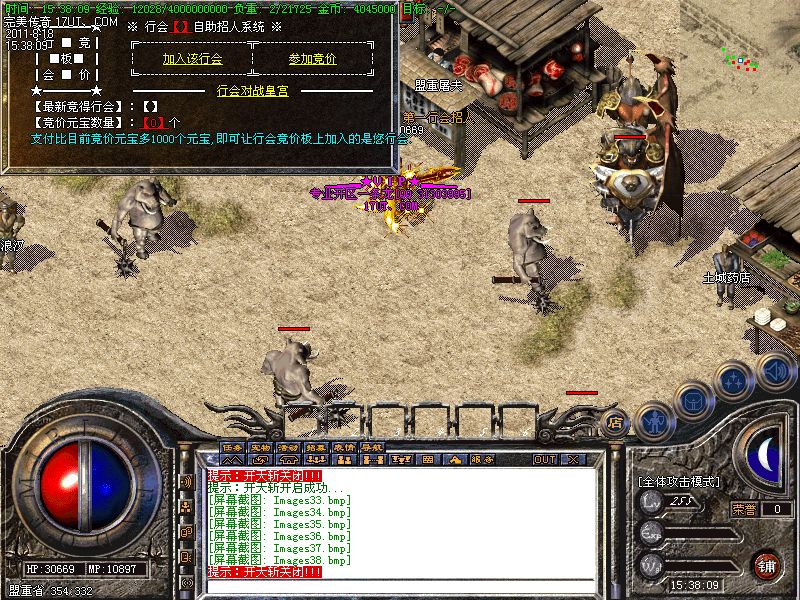
Task: Click the chat text input line
Action: point(400,586)
